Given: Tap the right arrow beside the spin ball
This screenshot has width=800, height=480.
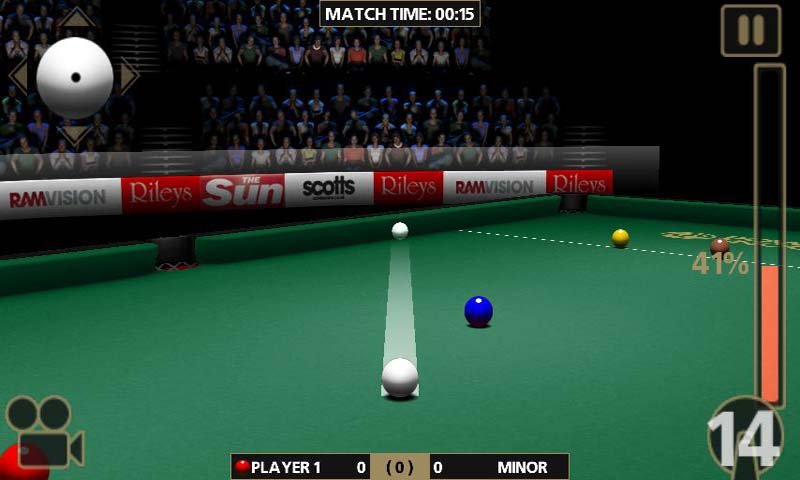Looking at the screenshot, I should 128,76.
